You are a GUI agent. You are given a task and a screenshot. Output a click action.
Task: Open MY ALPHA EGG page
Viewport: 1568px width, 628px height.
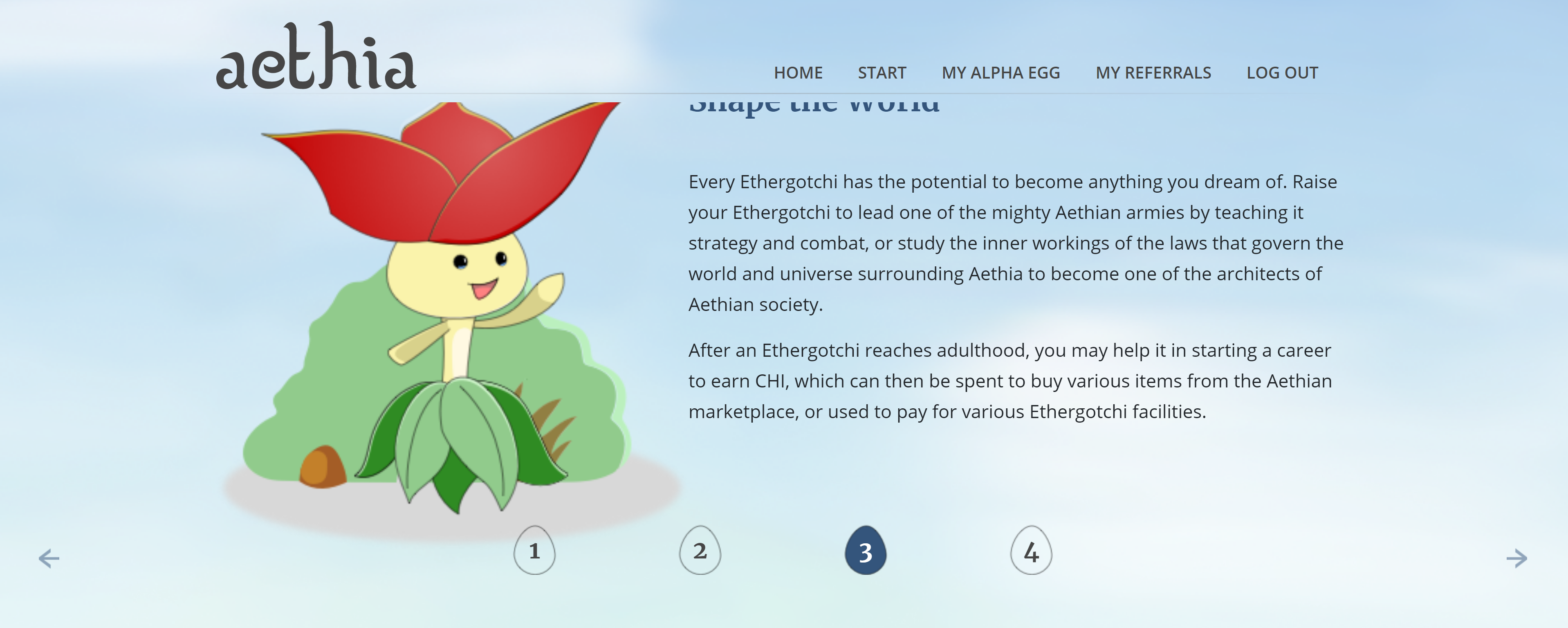[x=1000, y=73]
